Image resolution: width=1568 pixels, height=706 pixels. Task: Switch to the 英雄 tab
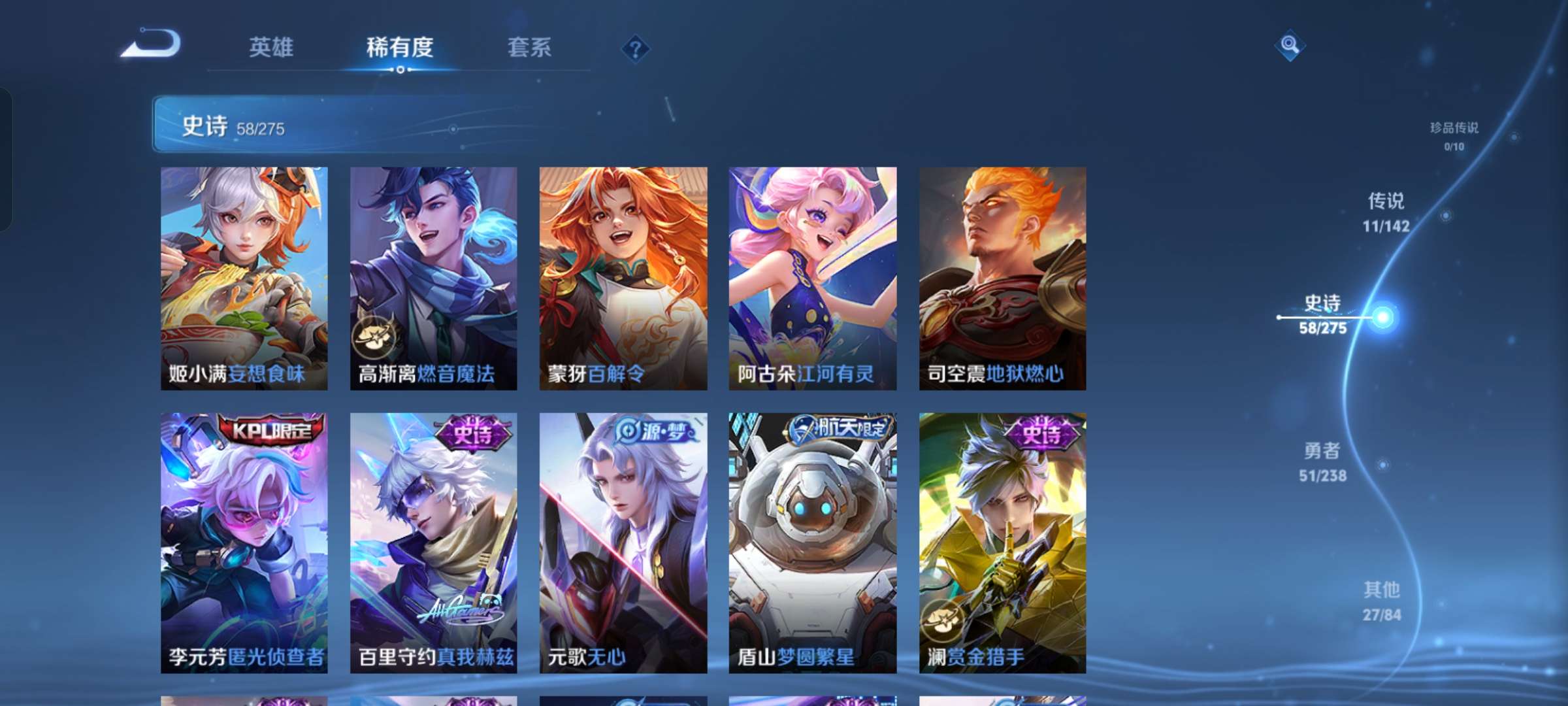coord(271,48)
